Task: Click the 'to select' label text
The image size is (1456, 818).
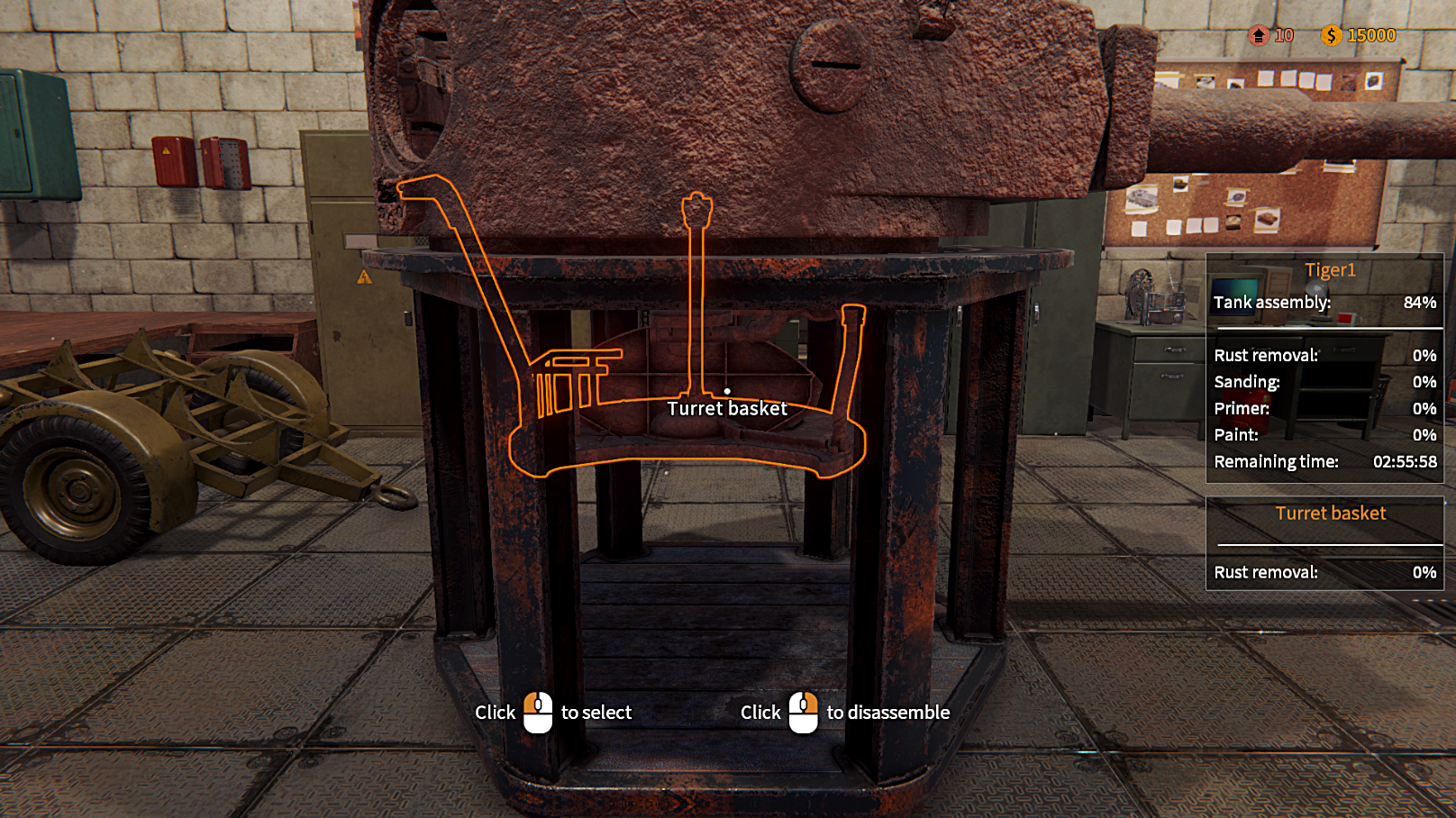Action: (x=596, y=712)
